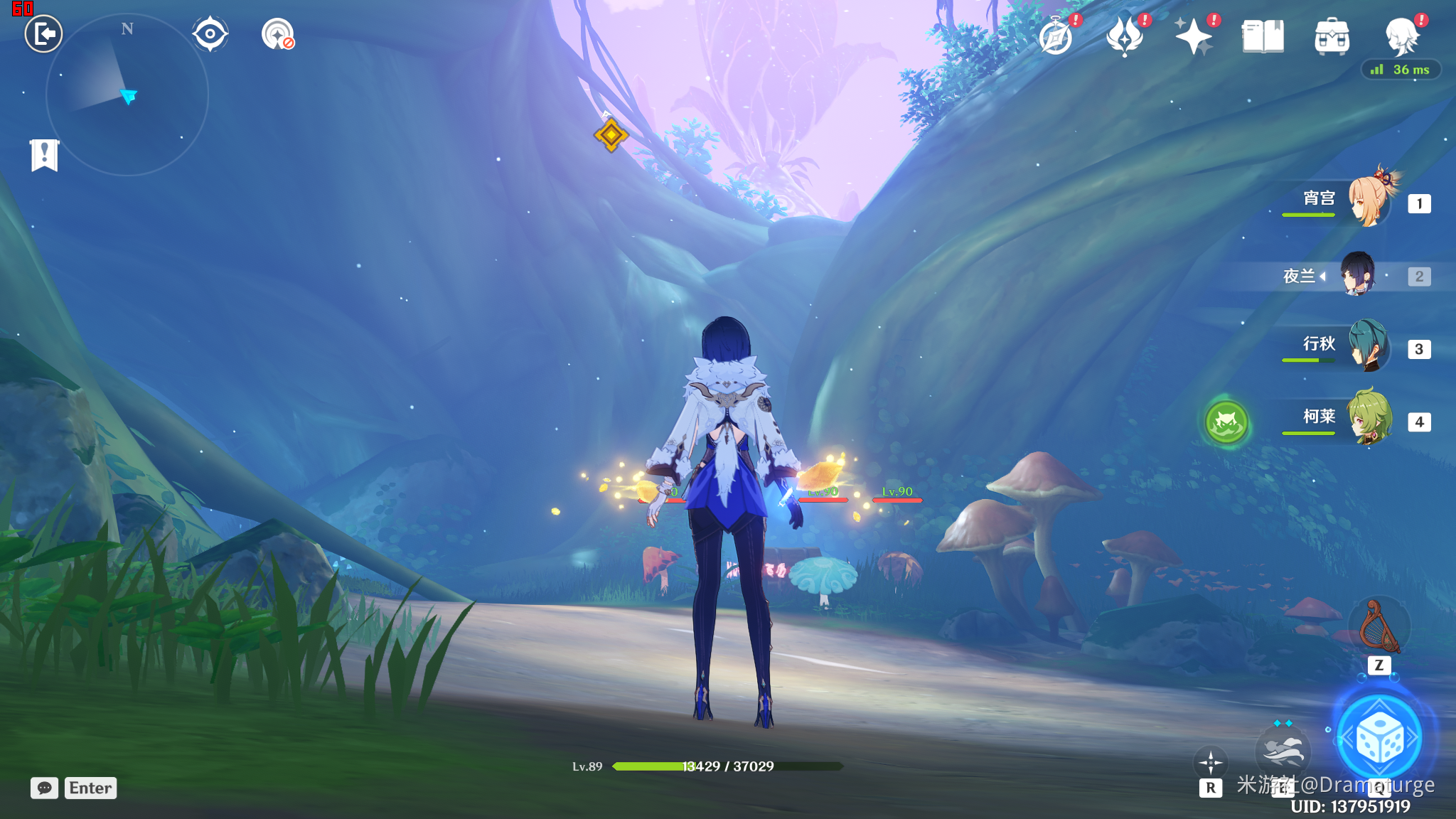Open the circular minimap
Screen dimensions: 1456x819
coord(127,95)
